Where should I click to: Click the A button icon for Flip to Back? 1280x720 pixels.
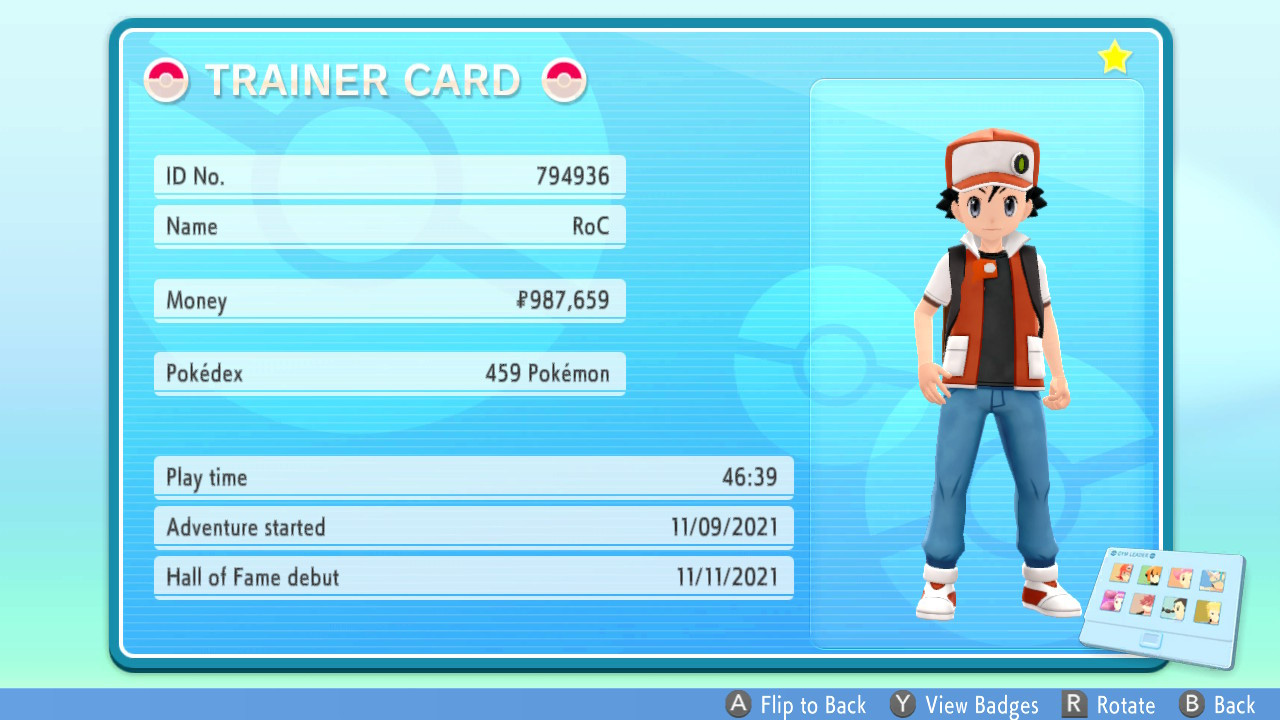click(x=738, y=705)
